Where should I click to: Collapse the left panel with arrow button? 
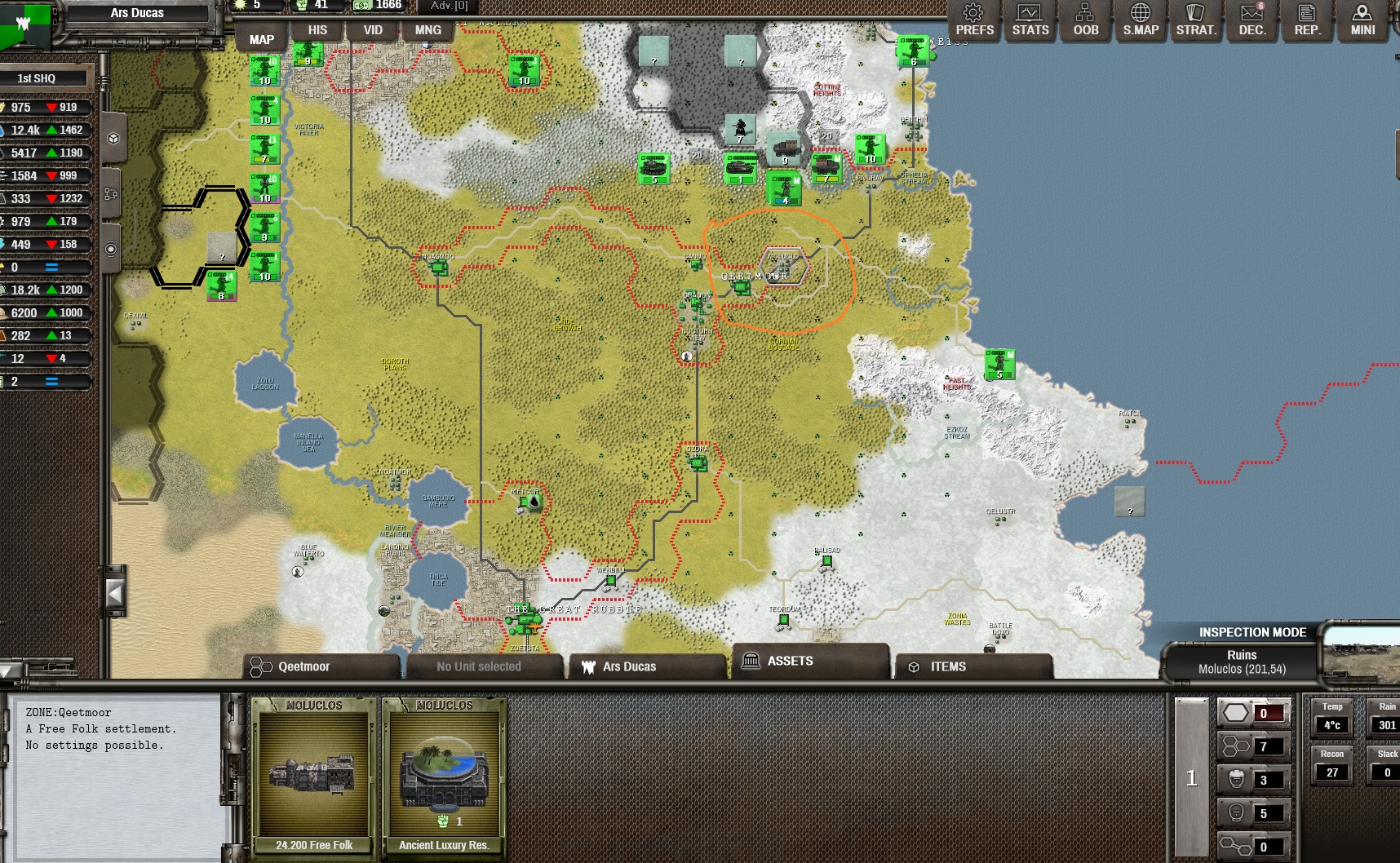[x=115, y=594]
